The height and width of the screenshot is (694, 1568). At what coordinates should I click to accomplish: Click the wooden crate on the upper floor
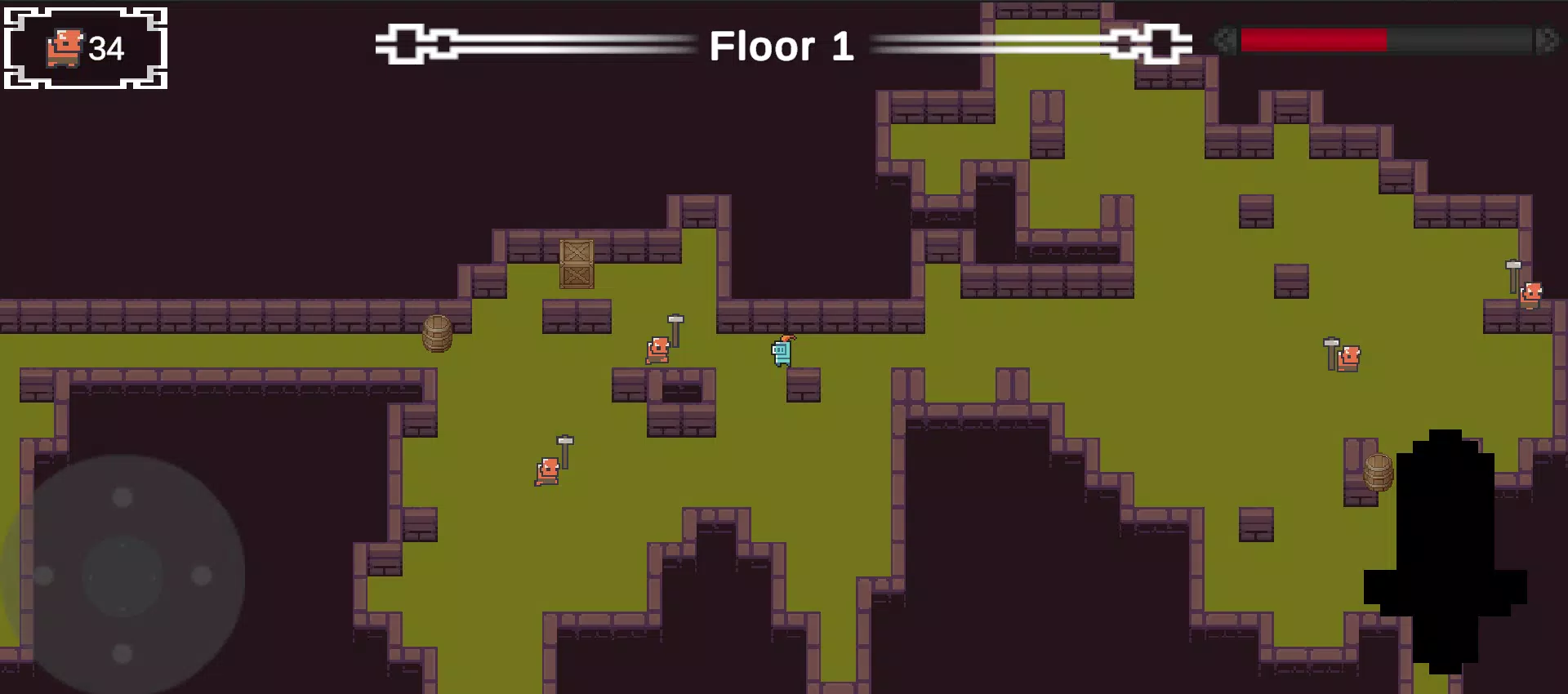click(x=577, y=264)
